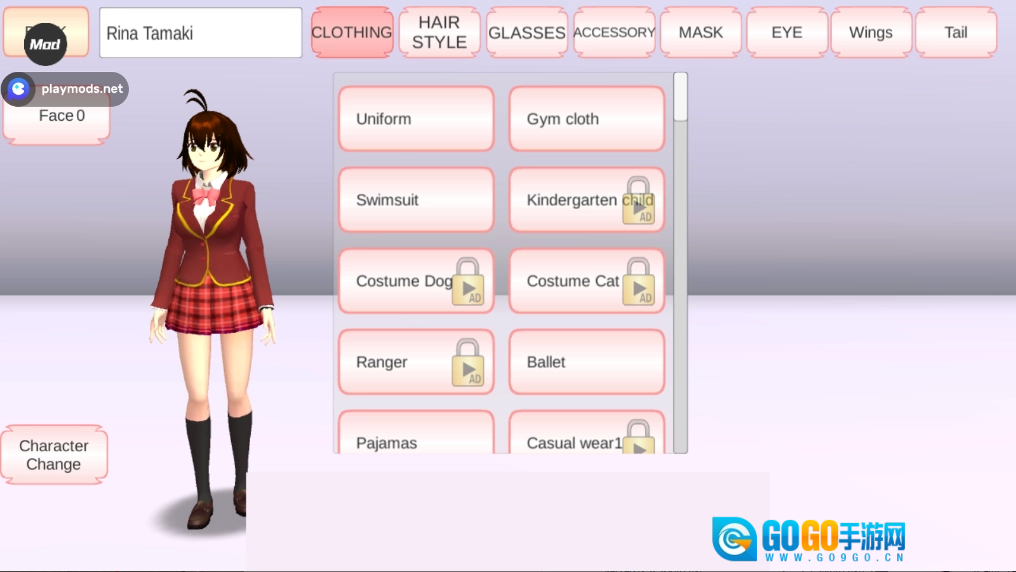Edit the Rina Tamaki name field

pyautogui.click(x=200, y=33)
